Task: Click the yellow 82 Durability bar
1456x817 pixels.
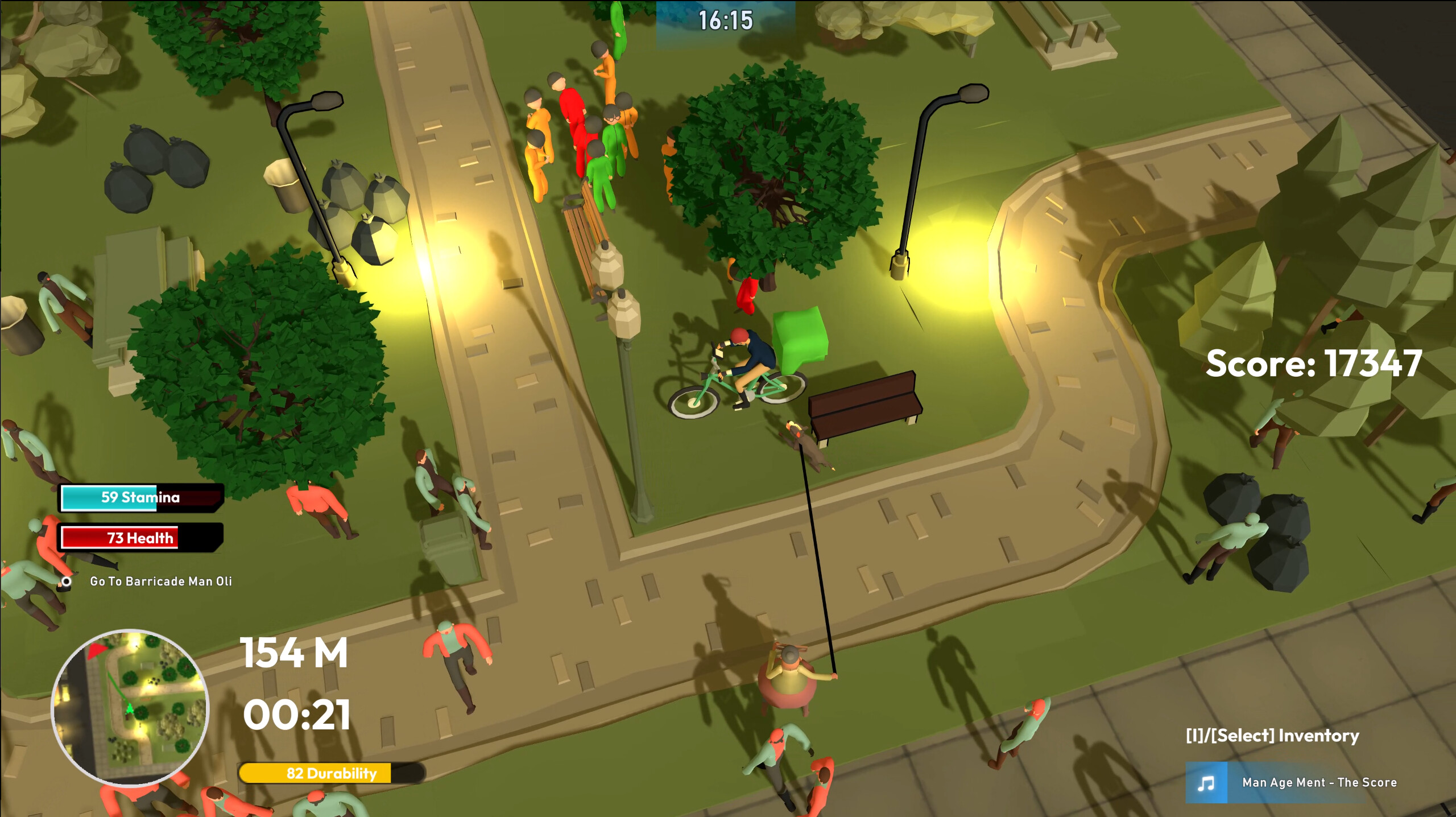Action: [x=331, y=773]
